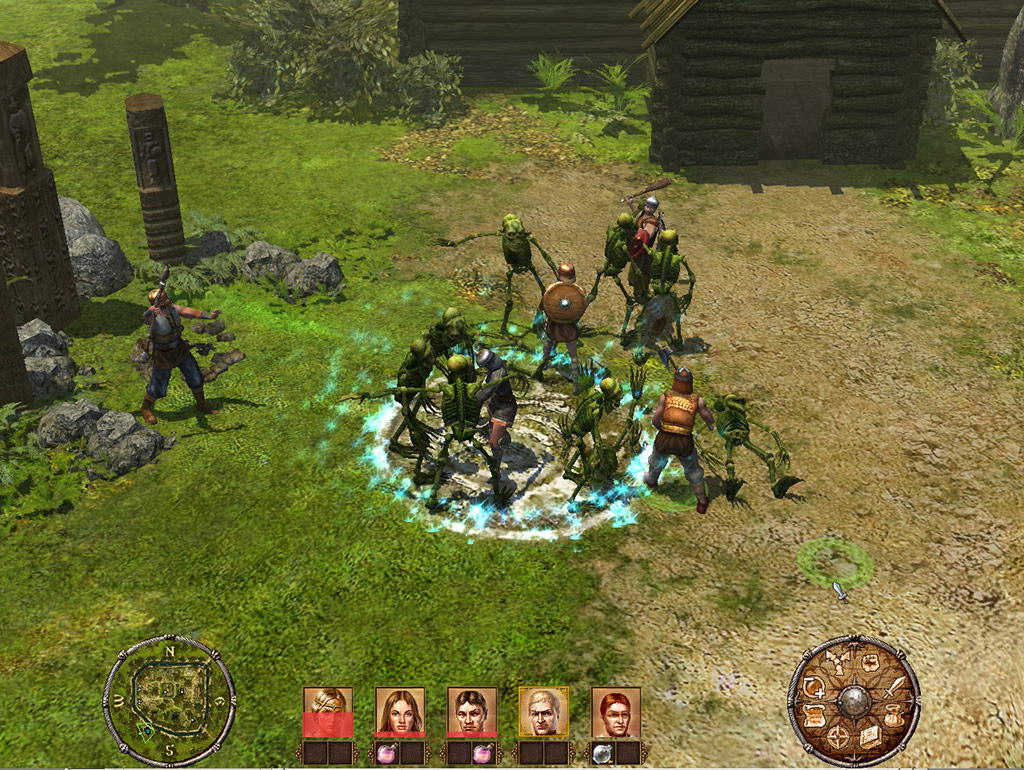Activate the crosshair target icon on the shield
The width and height of the screenshot is (1024, 770).
click(x=838, y=738)
